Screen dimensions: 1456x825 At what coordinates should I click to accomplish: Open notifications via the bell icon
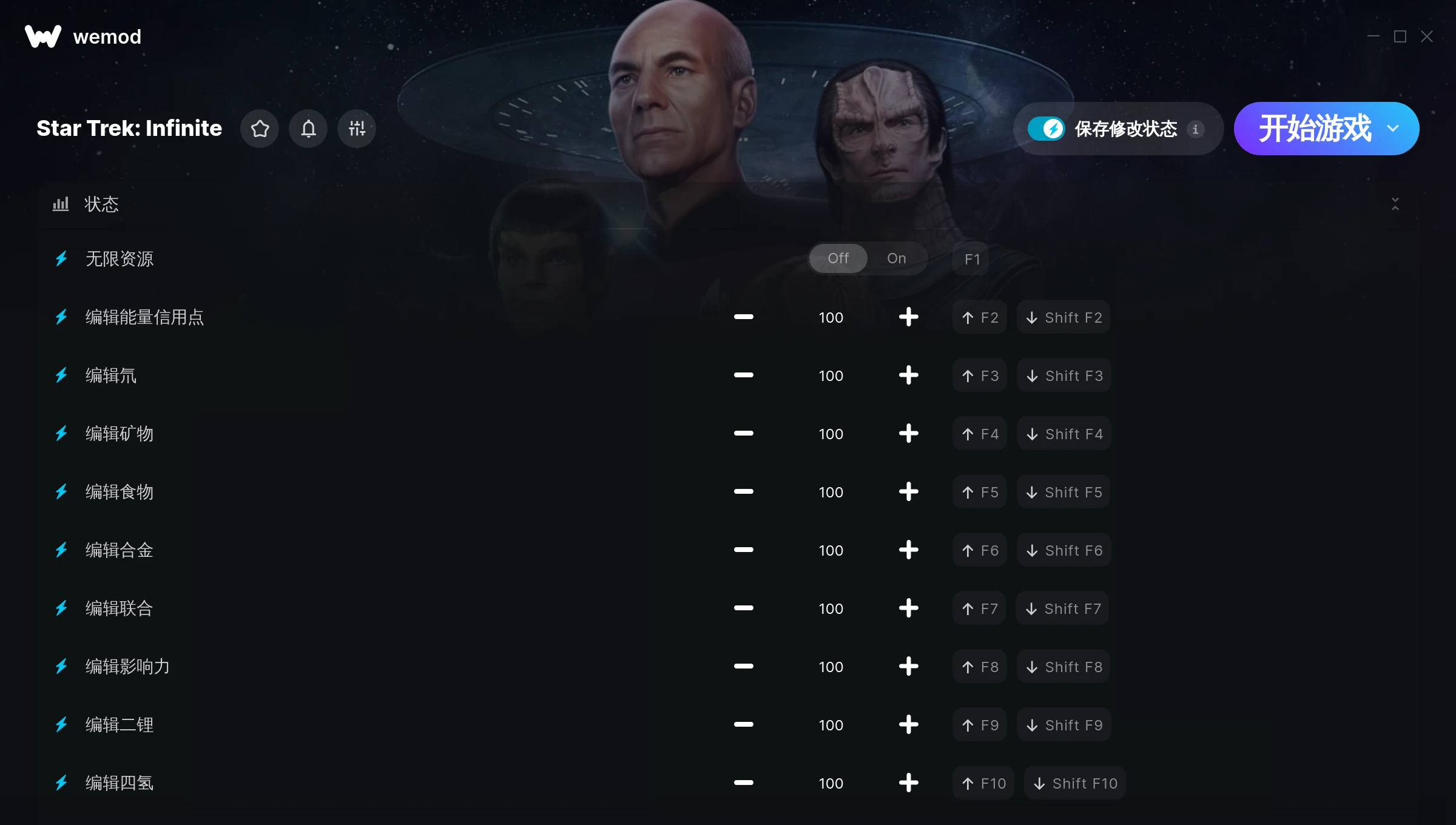(308, 129)
